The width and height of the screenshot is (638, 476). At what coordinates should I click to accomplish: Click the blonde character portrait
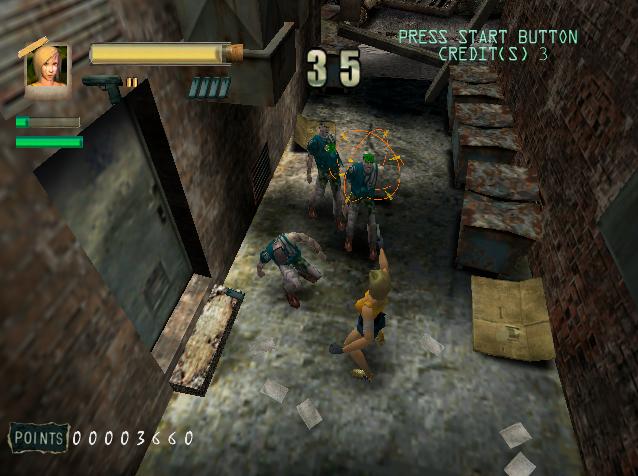47,67
